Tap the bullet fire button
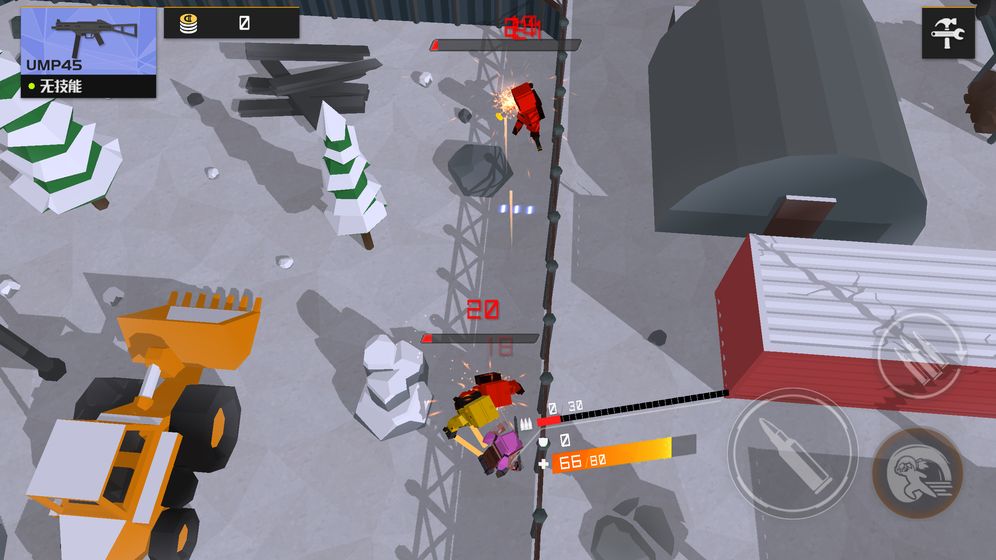The image size is (996, 560). [x=792, y=451]
